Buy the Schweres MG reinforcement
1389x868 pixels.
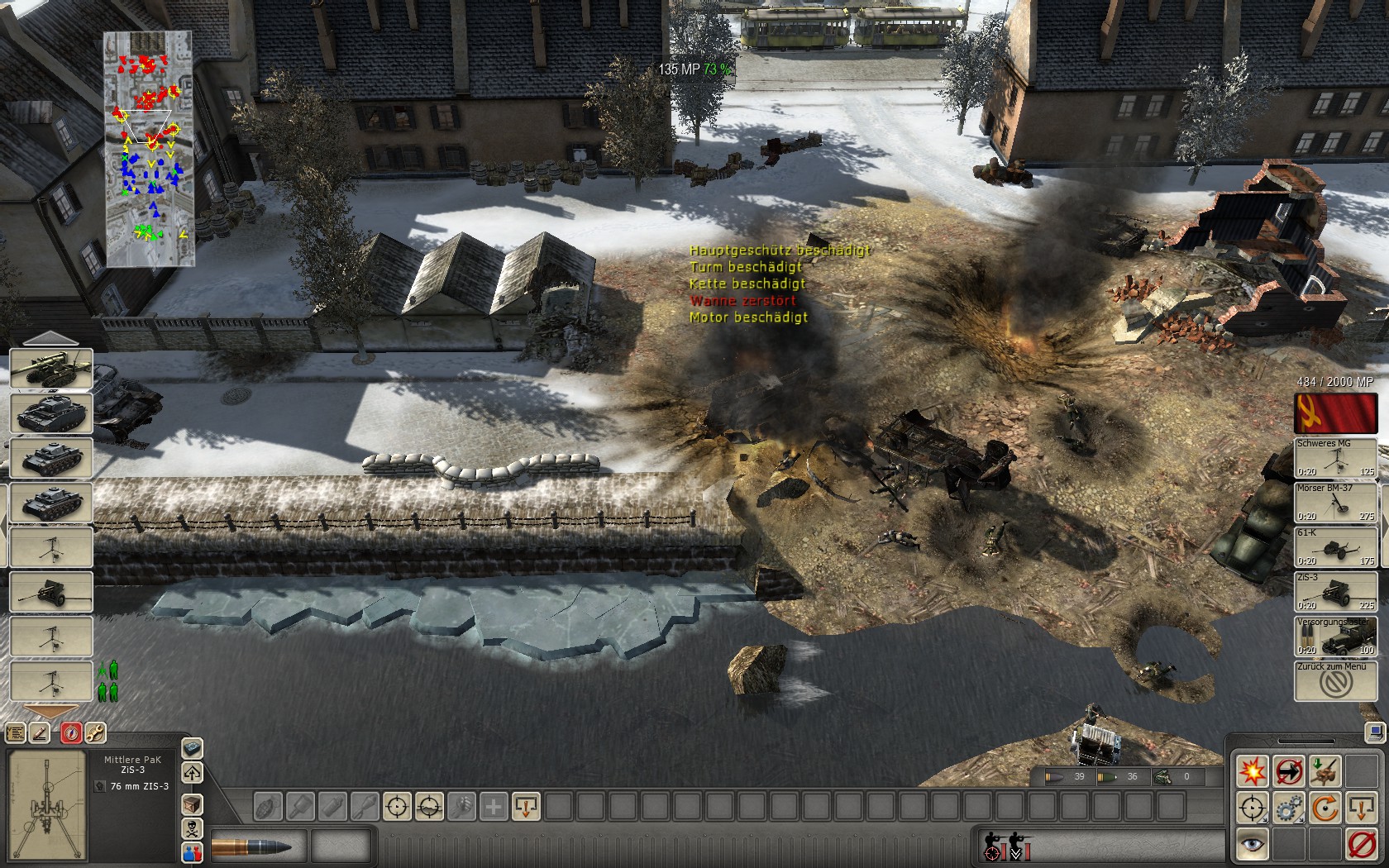pyautogui.click(x=1335, y=458)
